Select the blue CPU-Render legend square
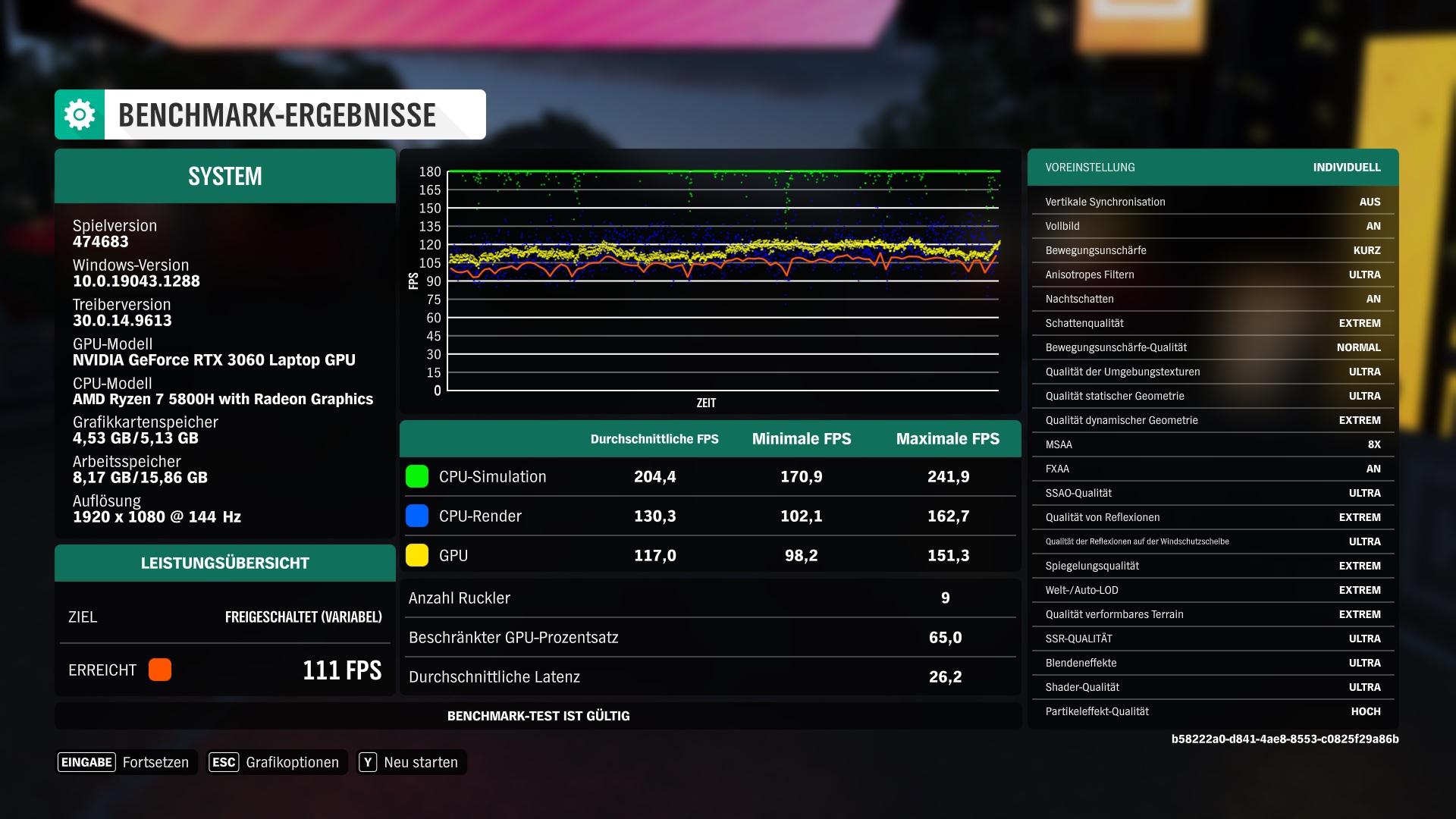This screenshot has width=1456, height=819. 417,516
